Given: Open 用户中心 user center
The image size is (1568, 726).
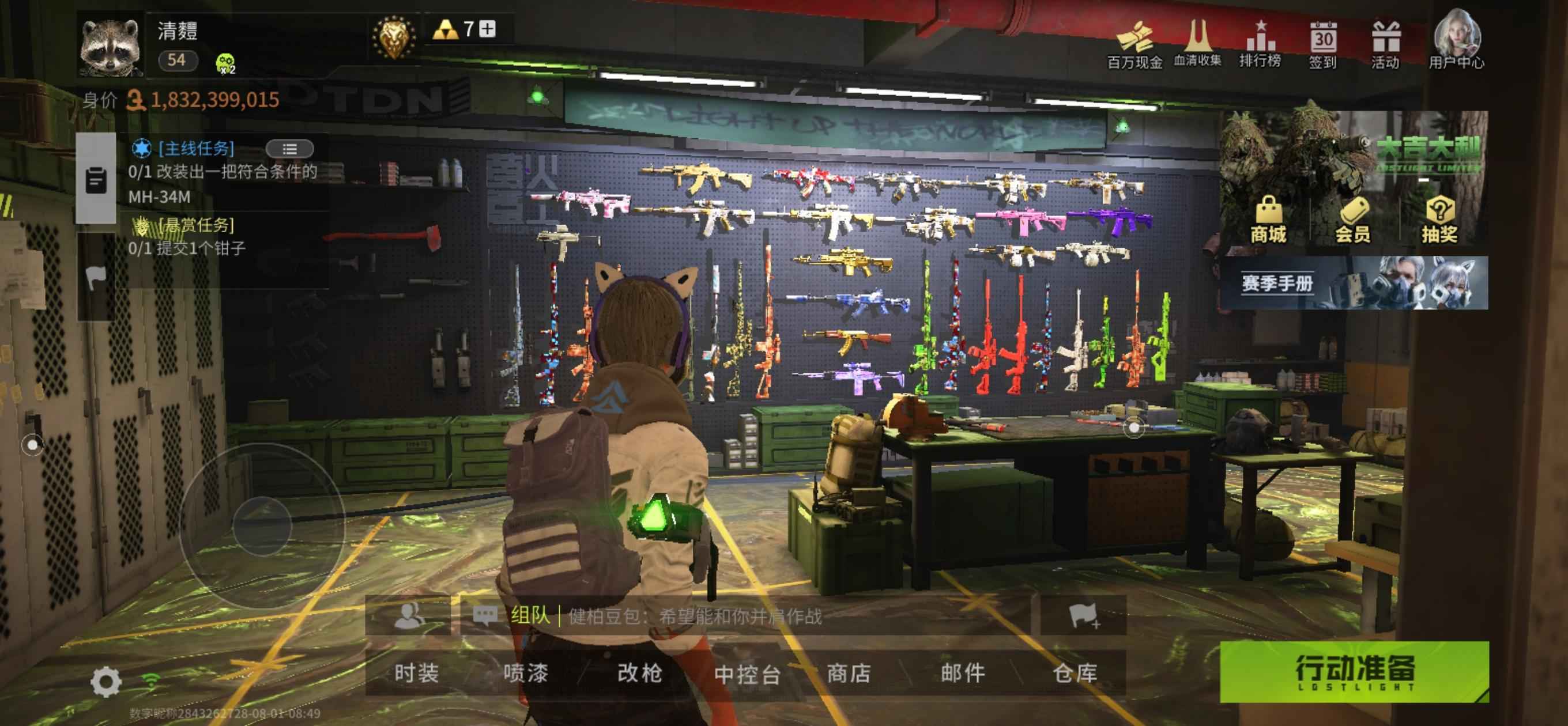Looking at the screenshot, I should coord(1457,40).
